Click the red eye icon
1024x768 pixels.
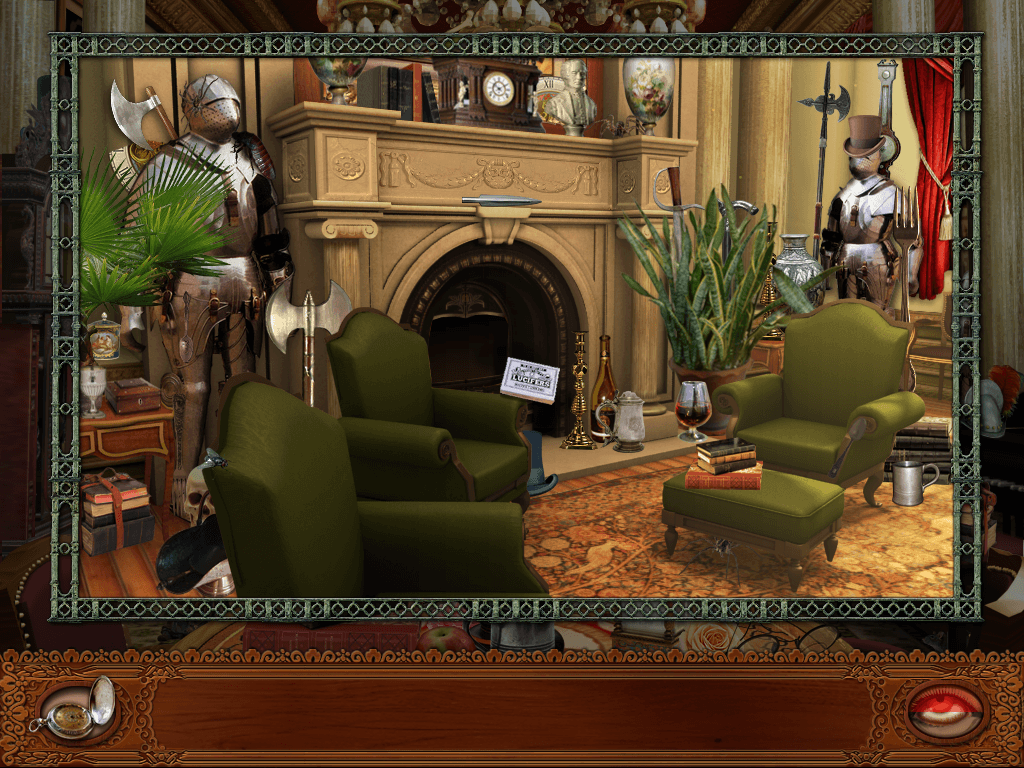point(945,709)
